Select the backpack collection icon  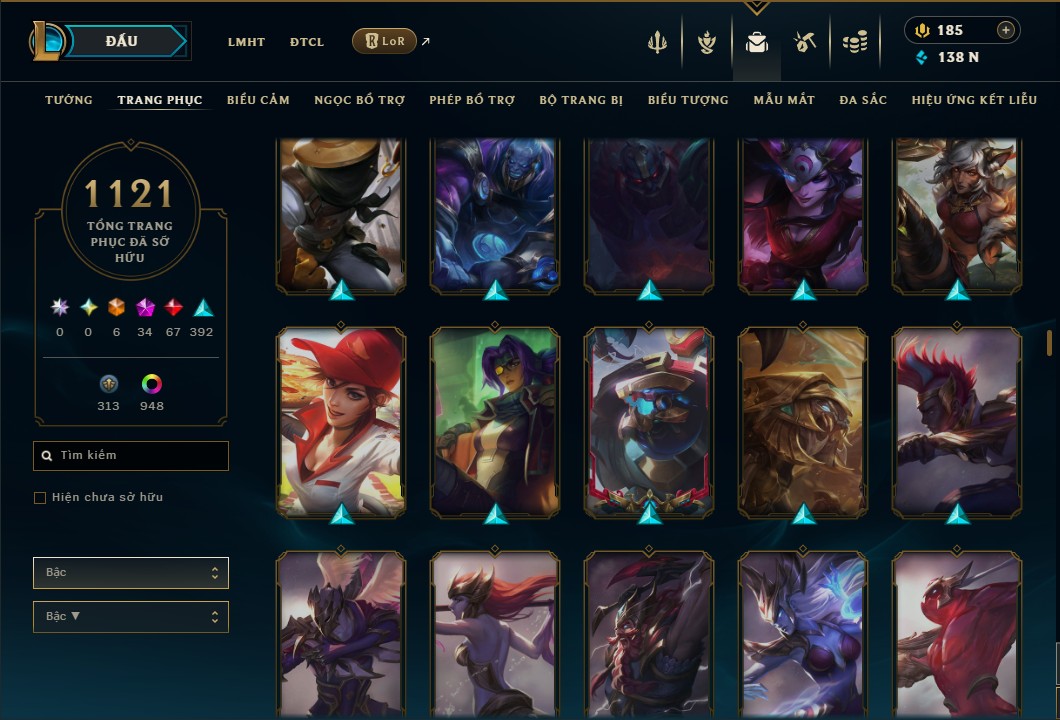(757, 42)
